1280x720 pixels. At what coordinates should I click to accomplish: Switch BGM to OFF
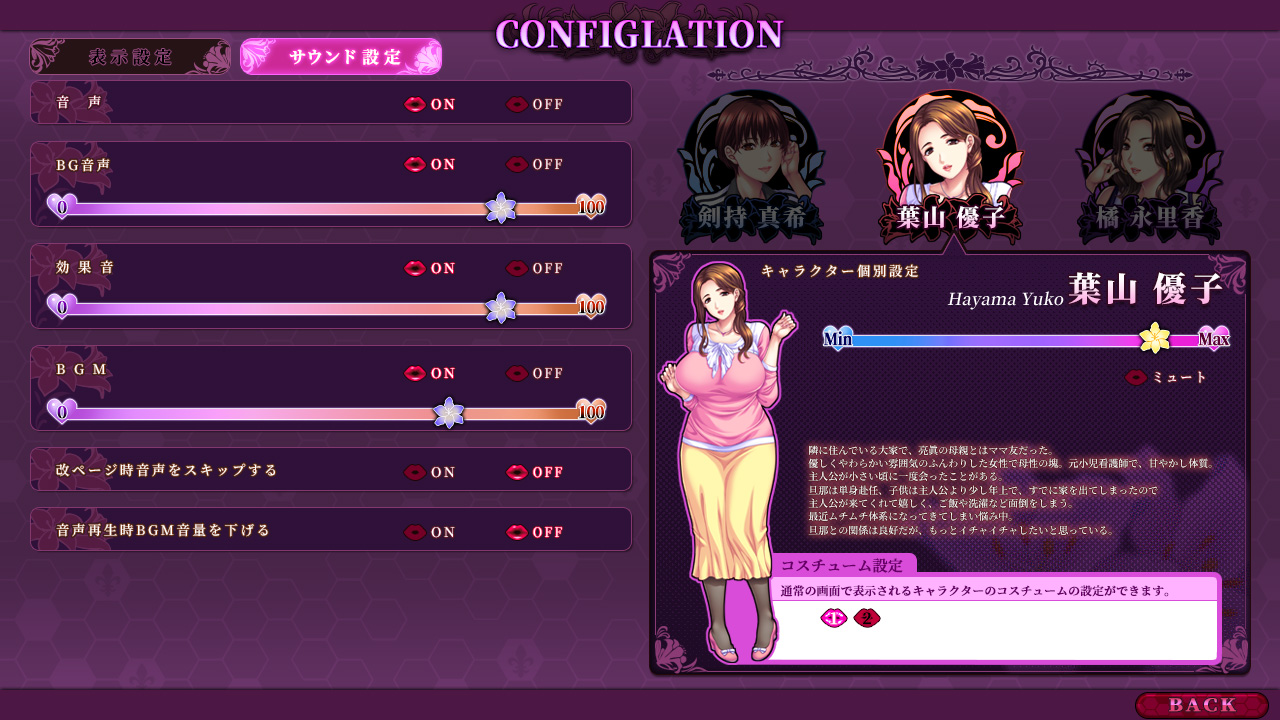click(x=535, y=373)
